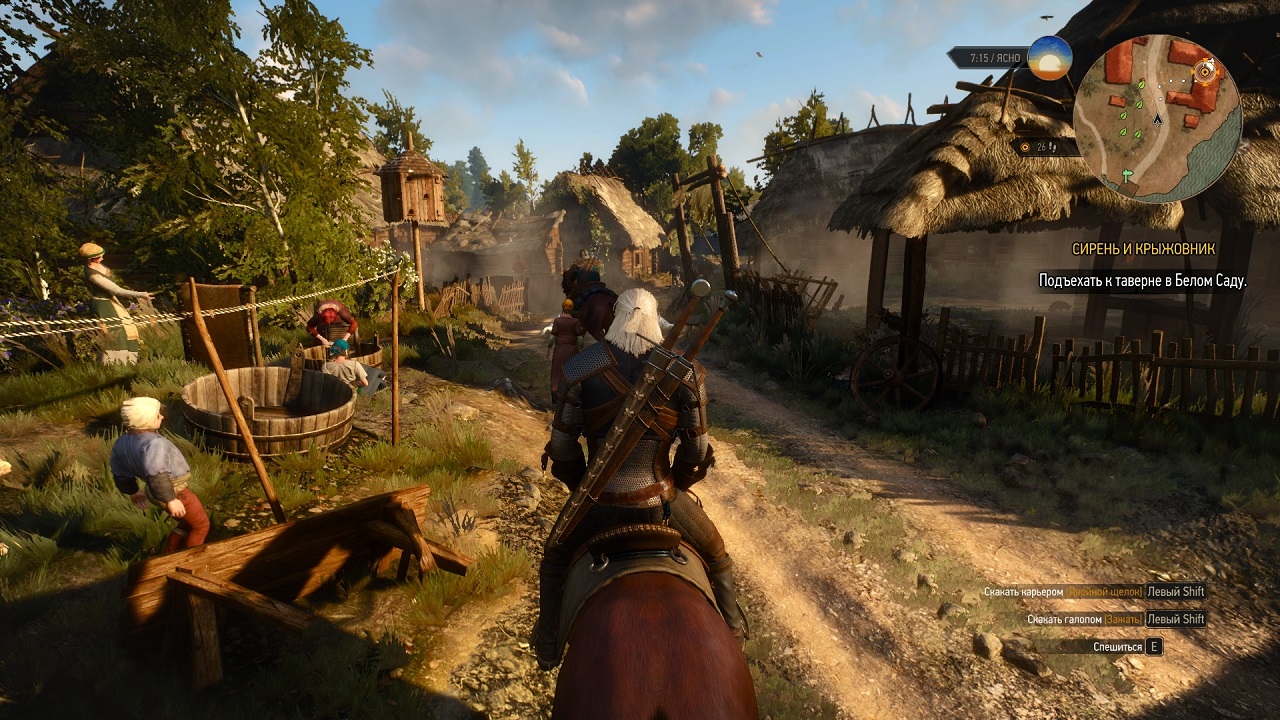Open the circular minimap
Image resolution: width=1280 pixels, height=720 pixels.
pos(1157,118)
